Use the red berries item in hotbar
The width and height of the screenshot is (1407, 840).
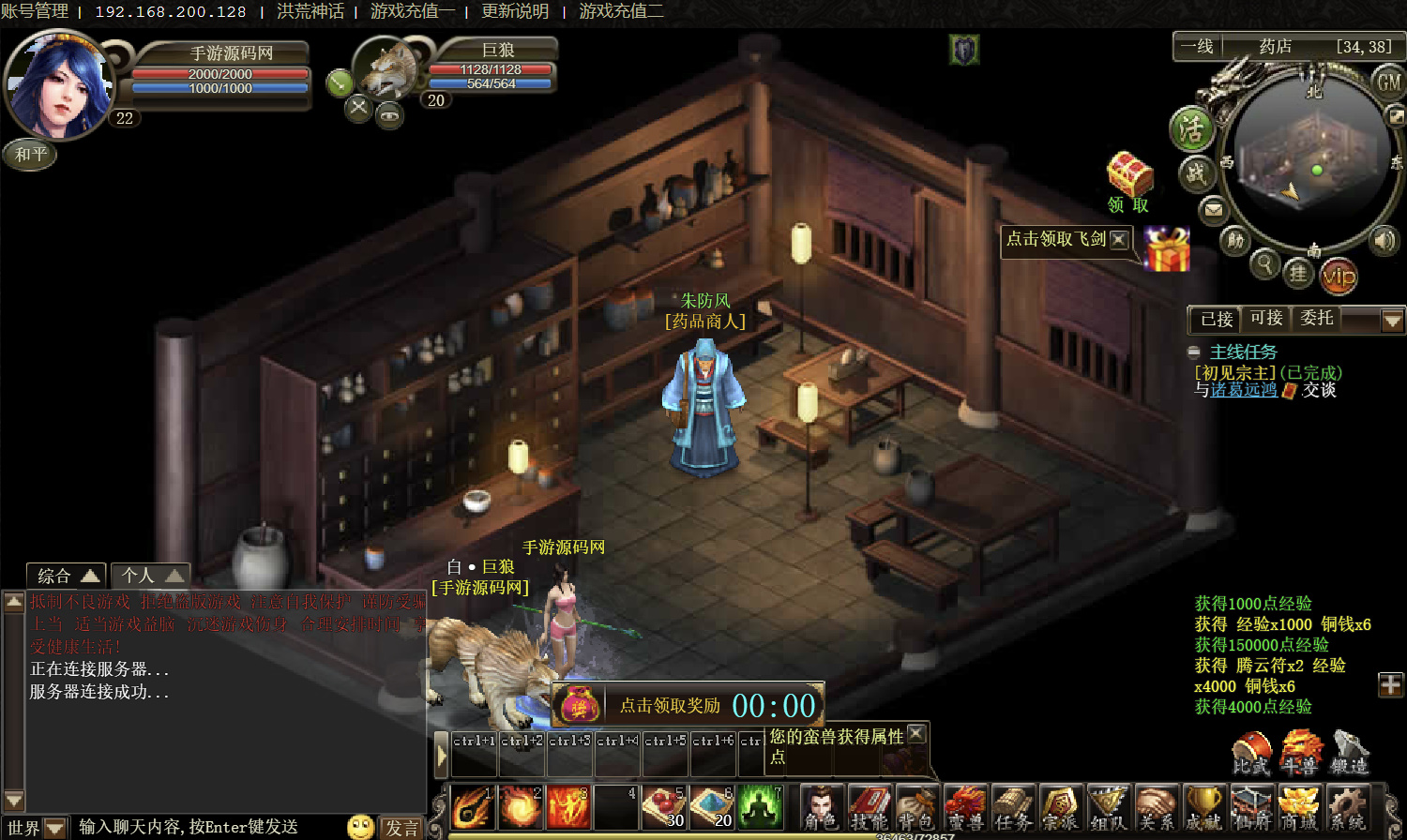click(664, 806)
